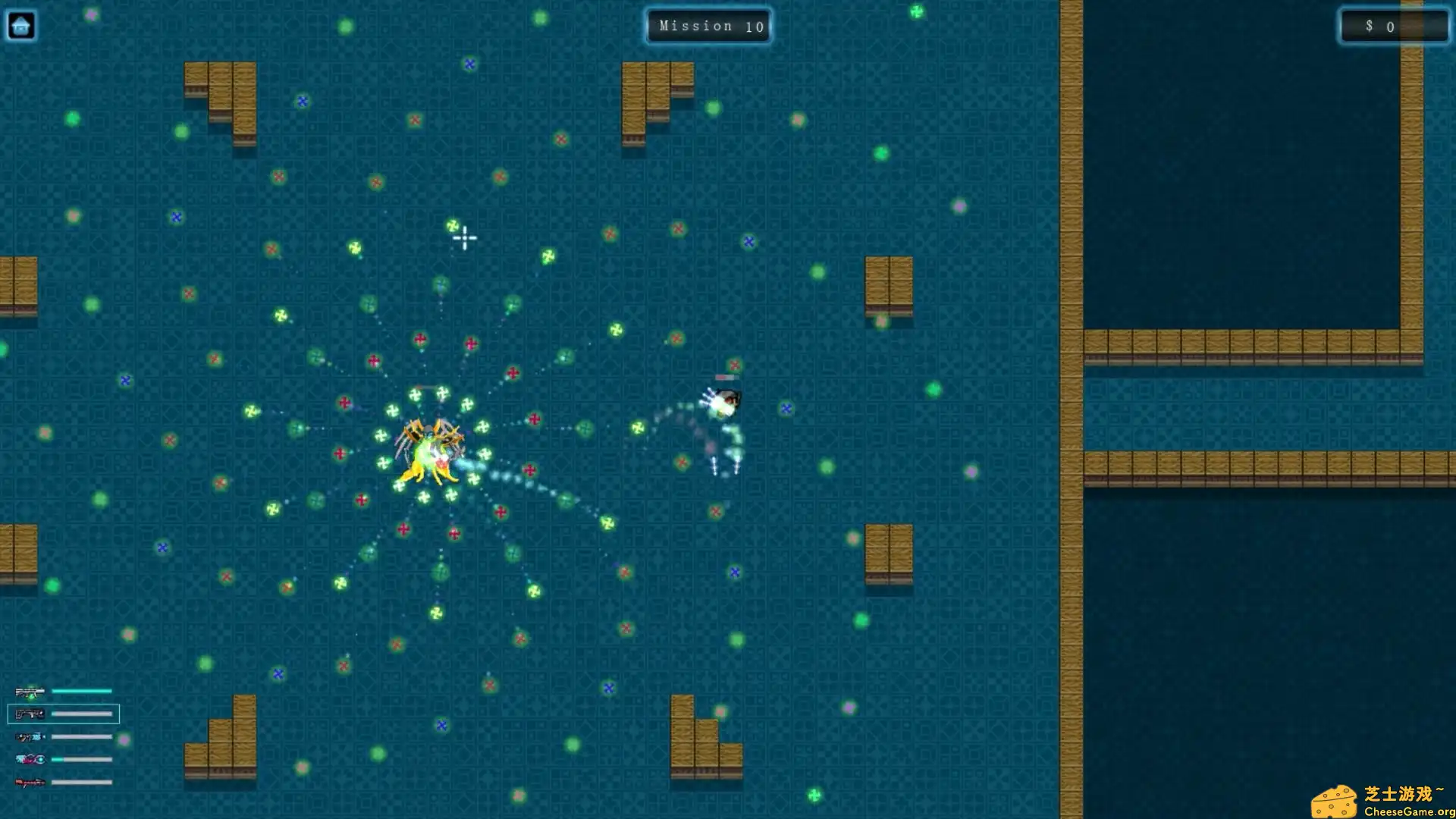Click the Mission 10 title text
The width and height of the screenshot is (1456, 819).
[708, 26]
